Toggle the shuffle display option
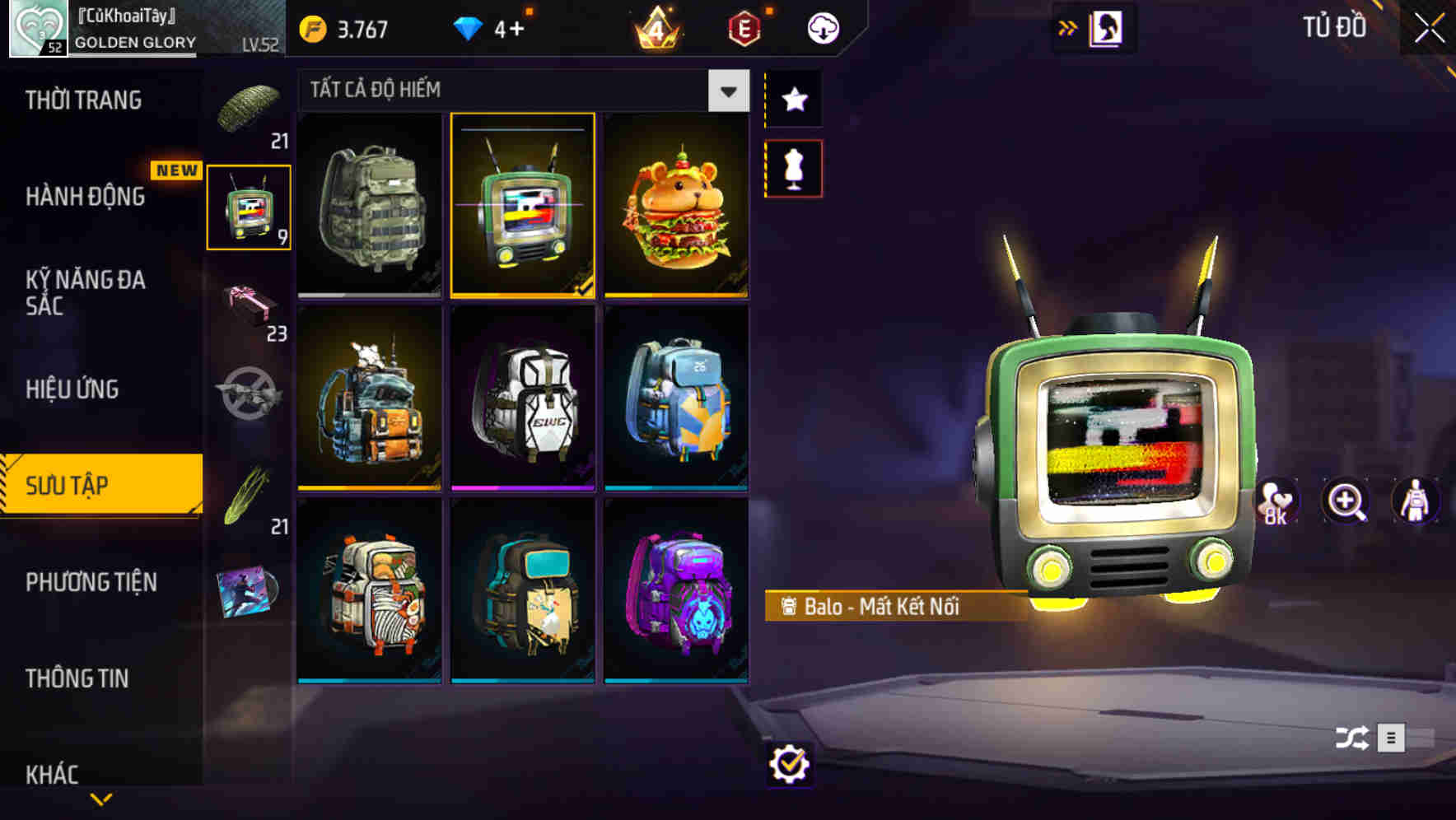 coord(1351,738)
